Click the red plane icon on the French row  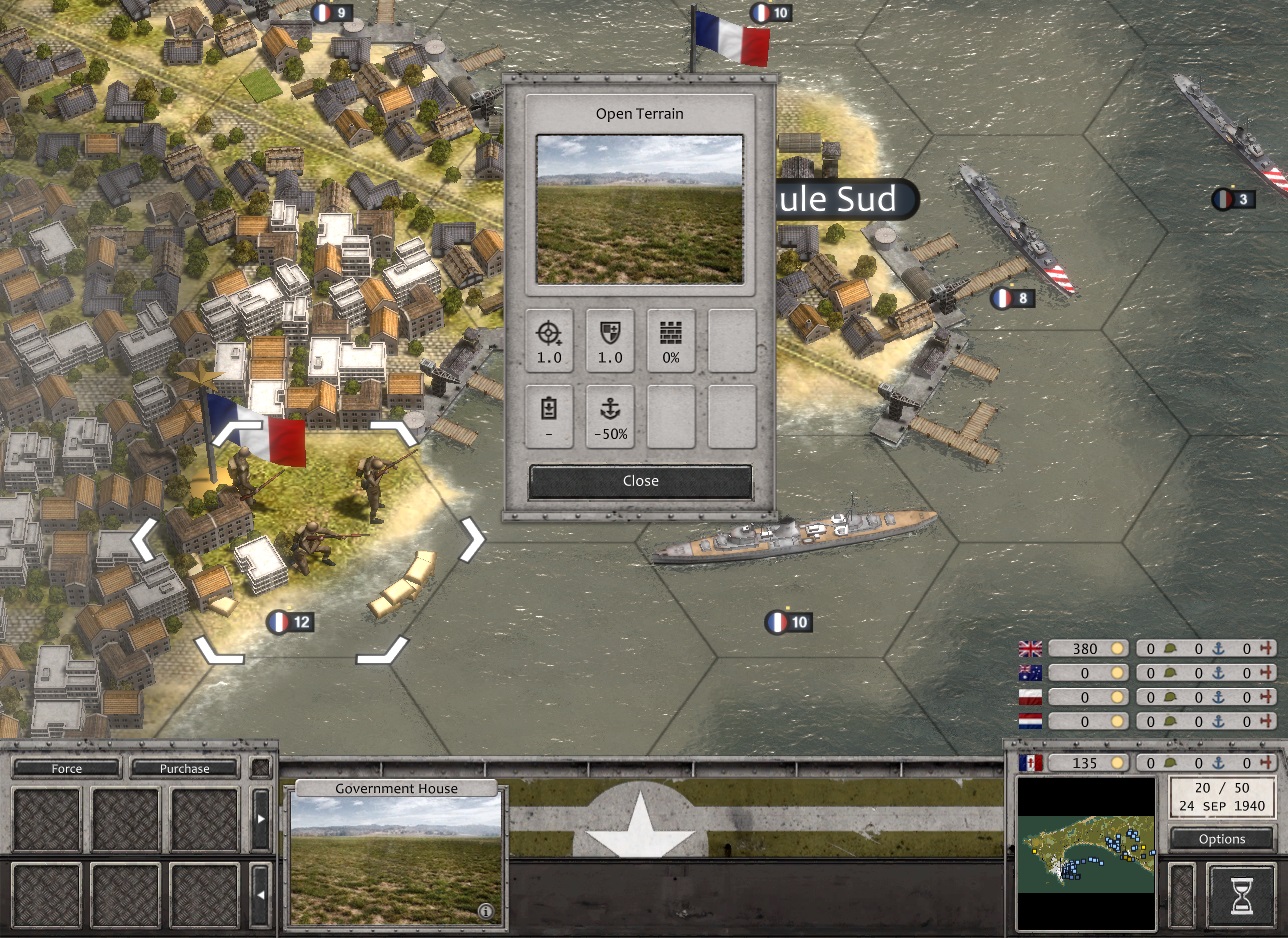coord(1267,762)
